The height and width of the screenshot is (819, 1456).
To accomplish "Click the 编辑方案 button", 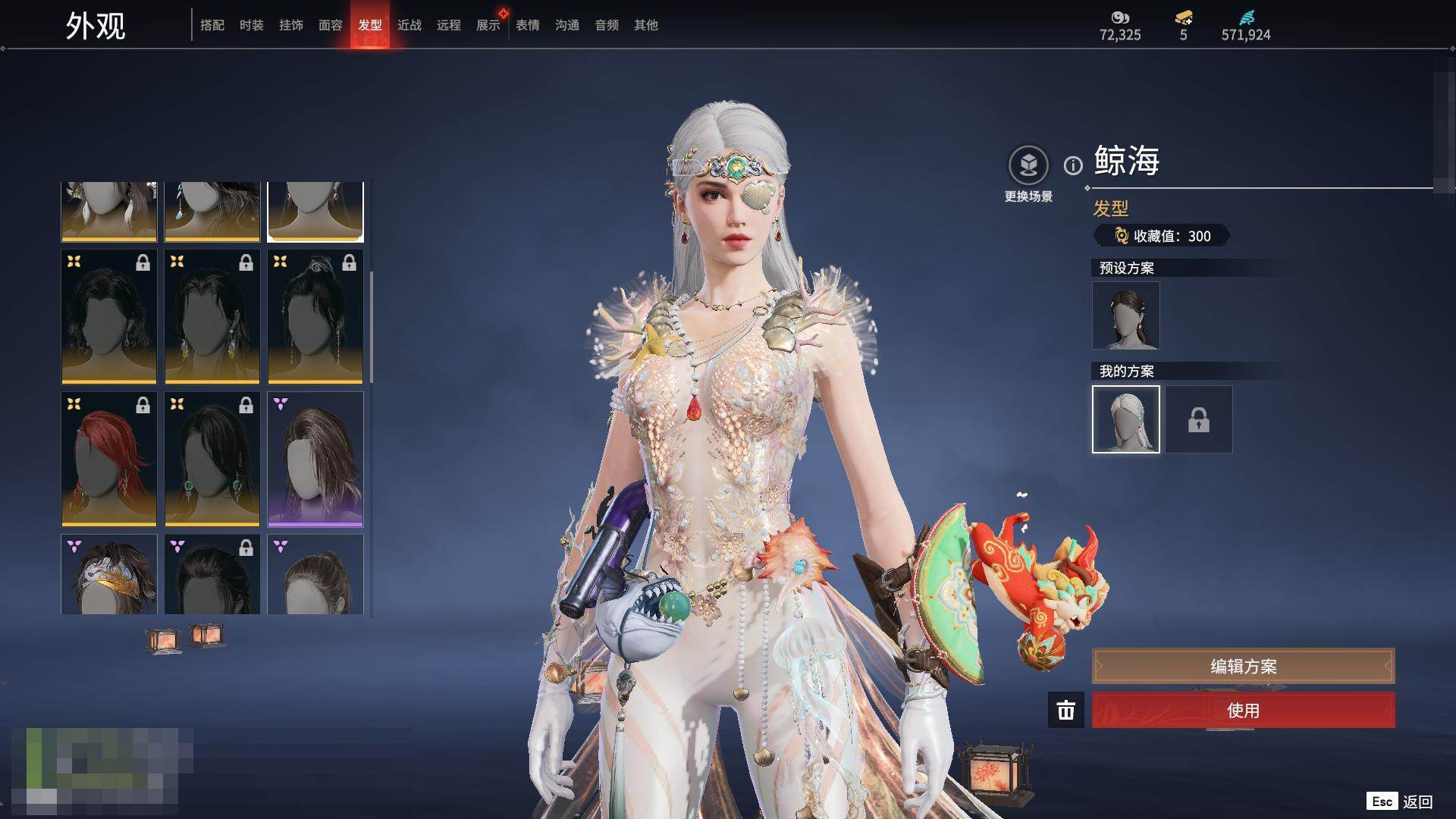I will (x=1243, y=666).
